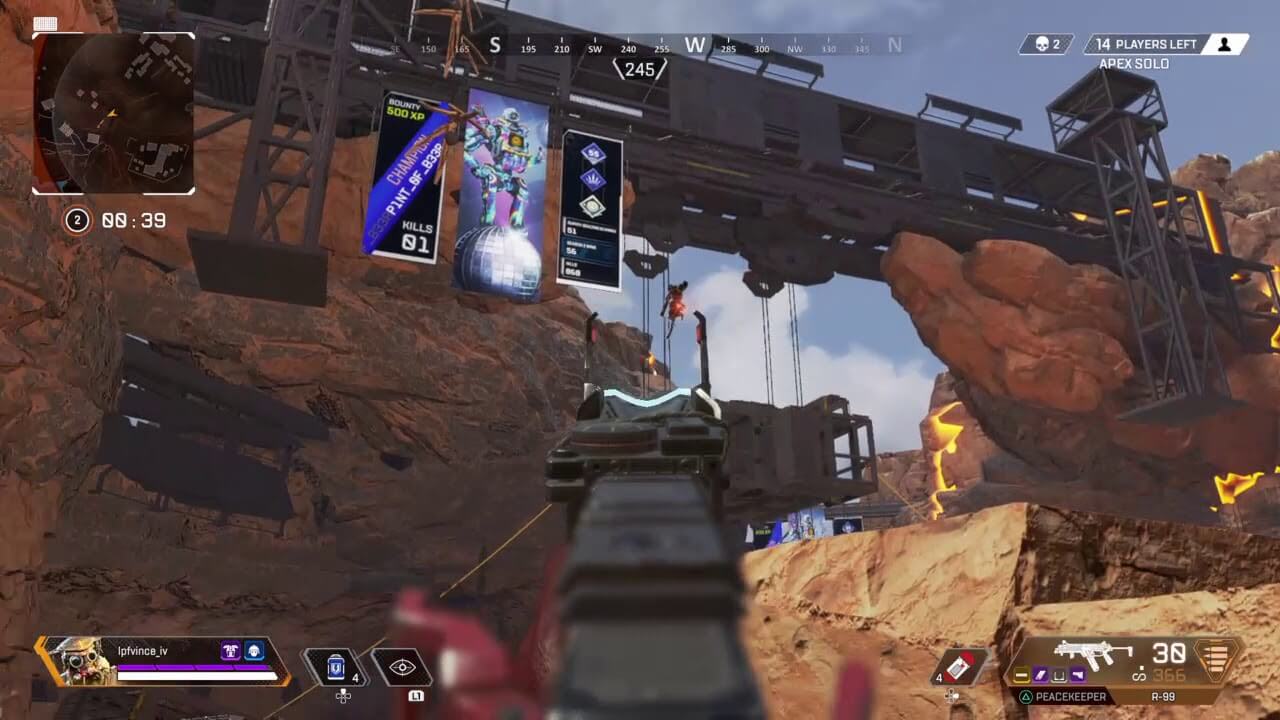
Task: Toggle the single-fire mode indicator
Action: pos(1141,675)
